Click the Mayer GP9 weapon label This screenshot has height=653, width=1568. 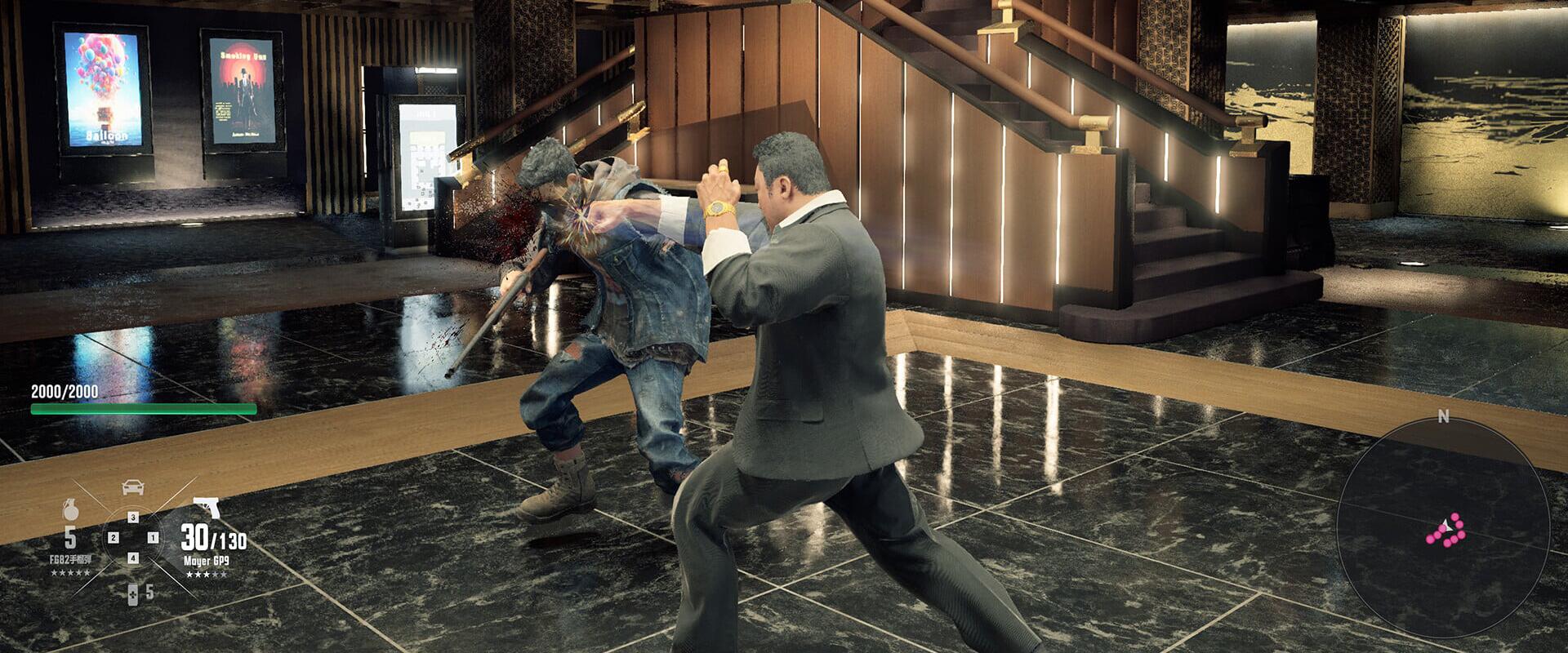coord(207,561)
